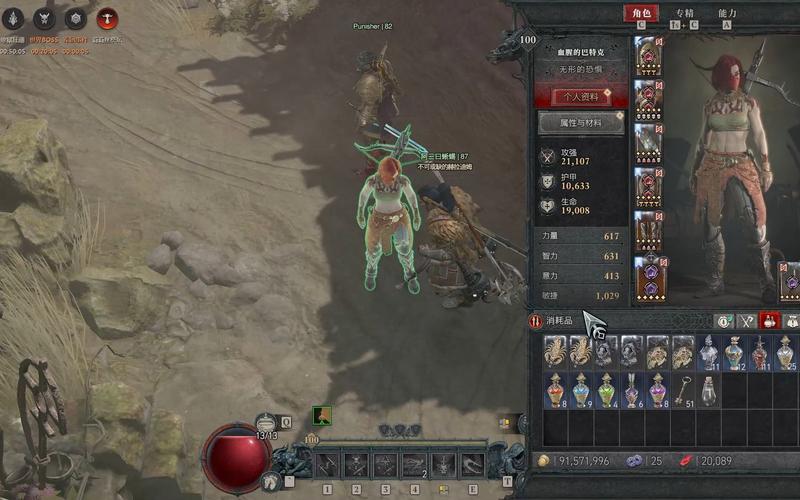Select the first gold scorpion item
The image size is (800, 500).
pos(554,353)
